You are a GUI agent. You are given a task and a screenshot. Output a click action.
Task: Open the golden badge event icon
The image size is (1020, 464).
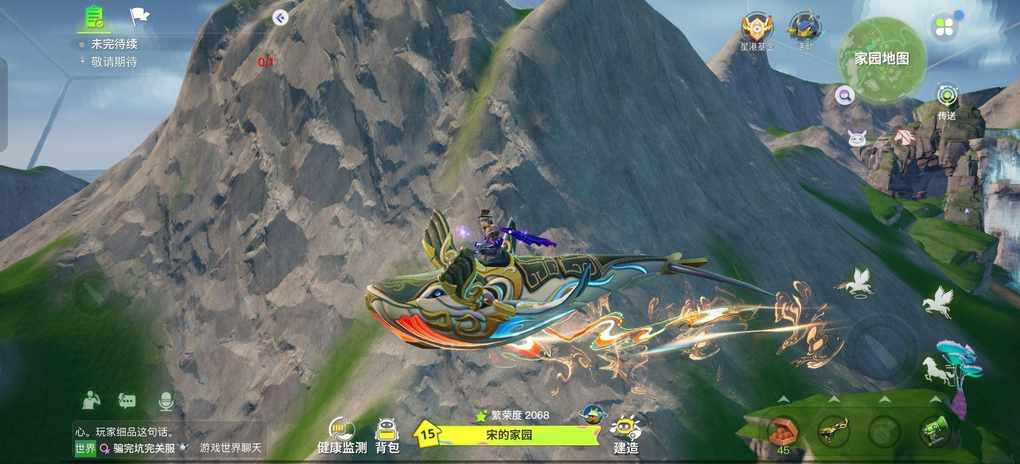click(756, 28)
